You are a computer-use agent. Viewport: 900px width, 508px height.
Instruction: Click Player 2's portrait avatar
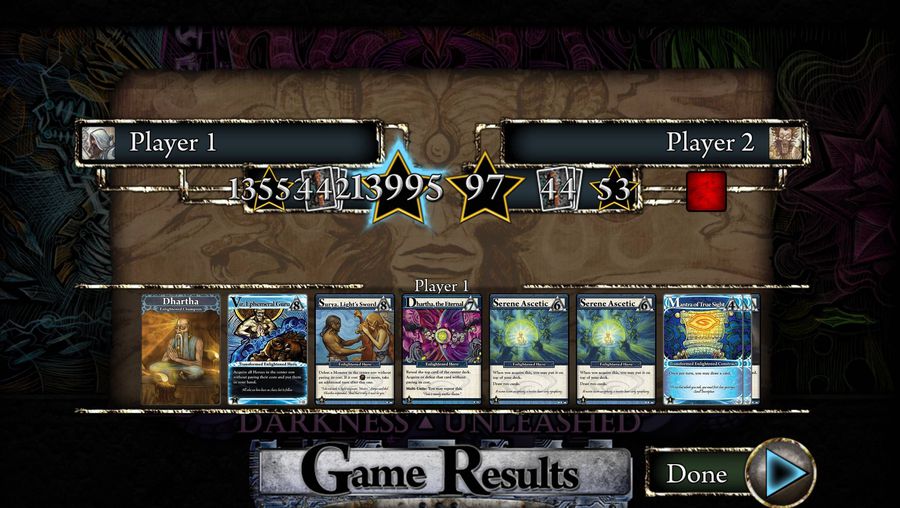click(786, 143)
